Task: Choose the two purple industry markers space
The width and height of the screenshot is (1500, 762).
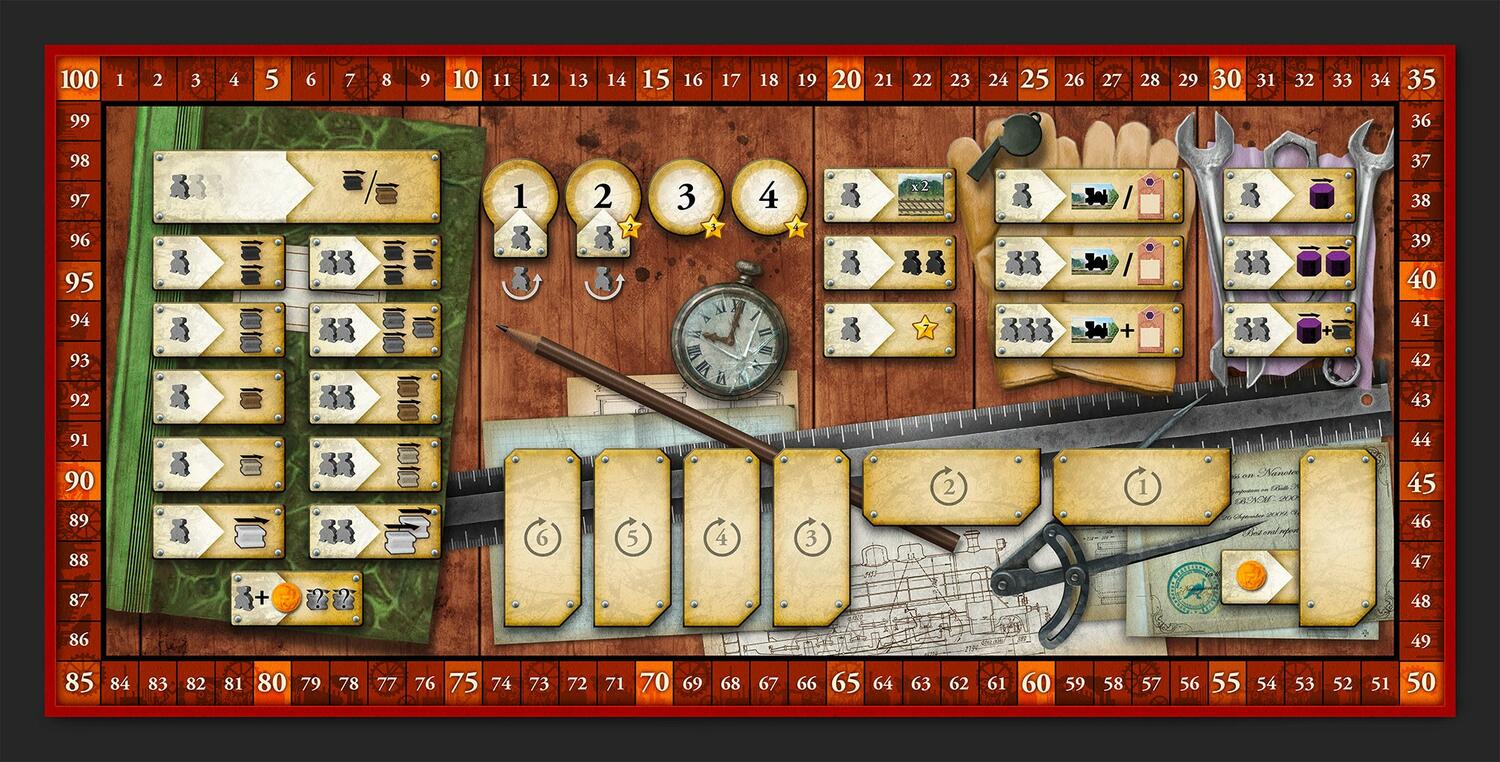Action: [1289, 263]
